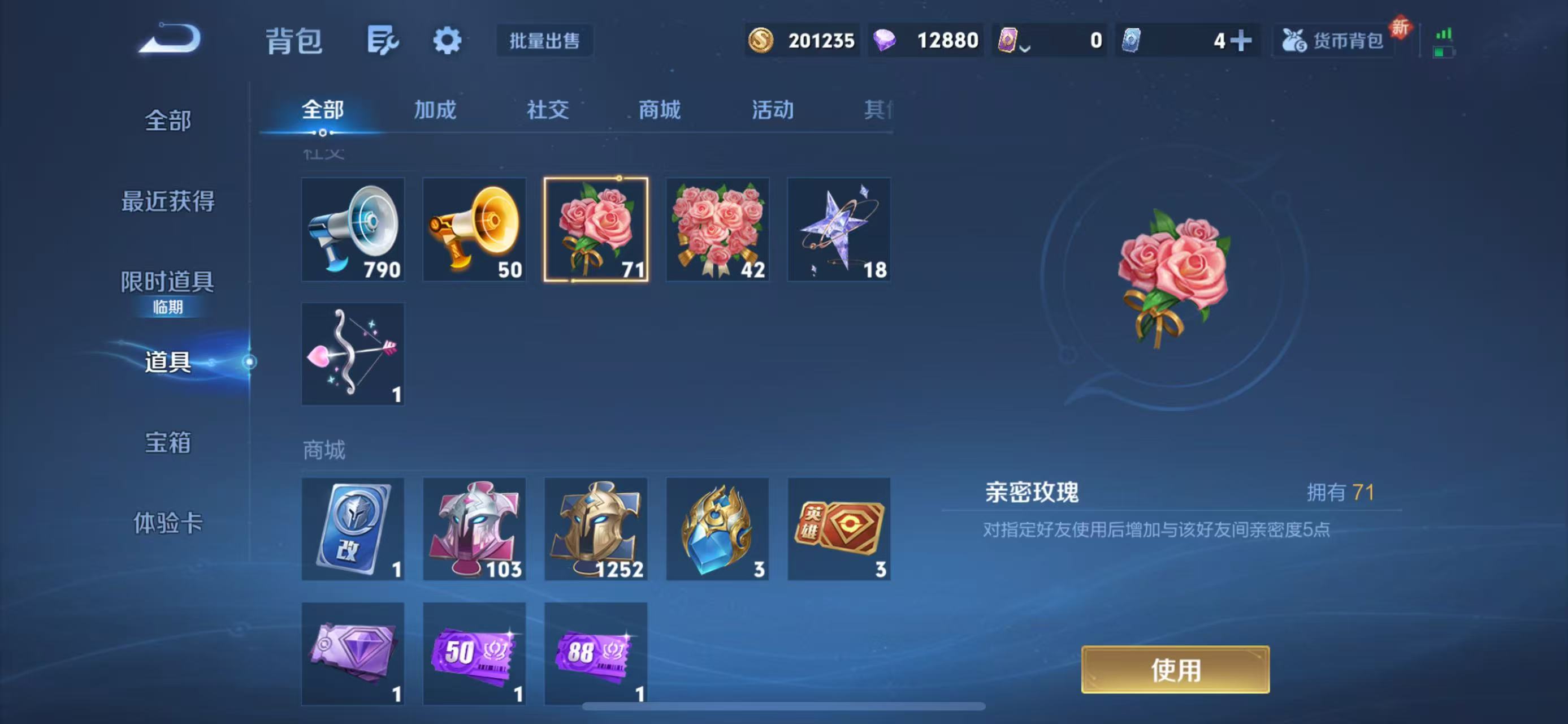Select the star fragment item with count 18
Image resolution: width=1568 pixels, height=724 pixels.
click(x=839, y=230)
